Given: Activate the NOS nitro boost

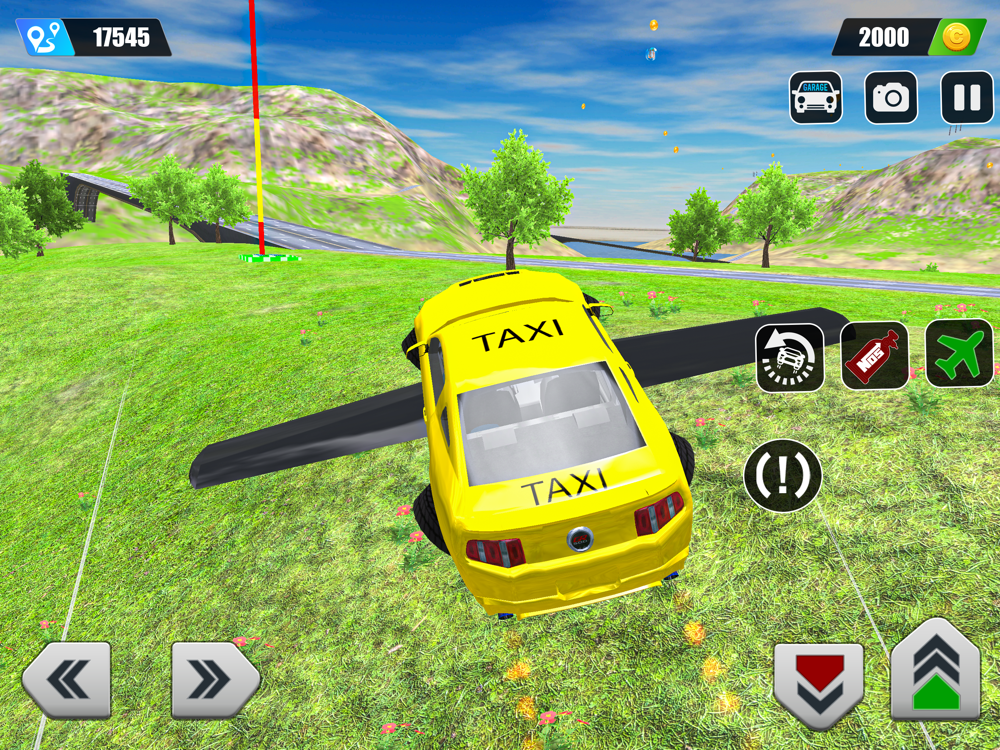Looking at the screenshot, I should 875,355.
